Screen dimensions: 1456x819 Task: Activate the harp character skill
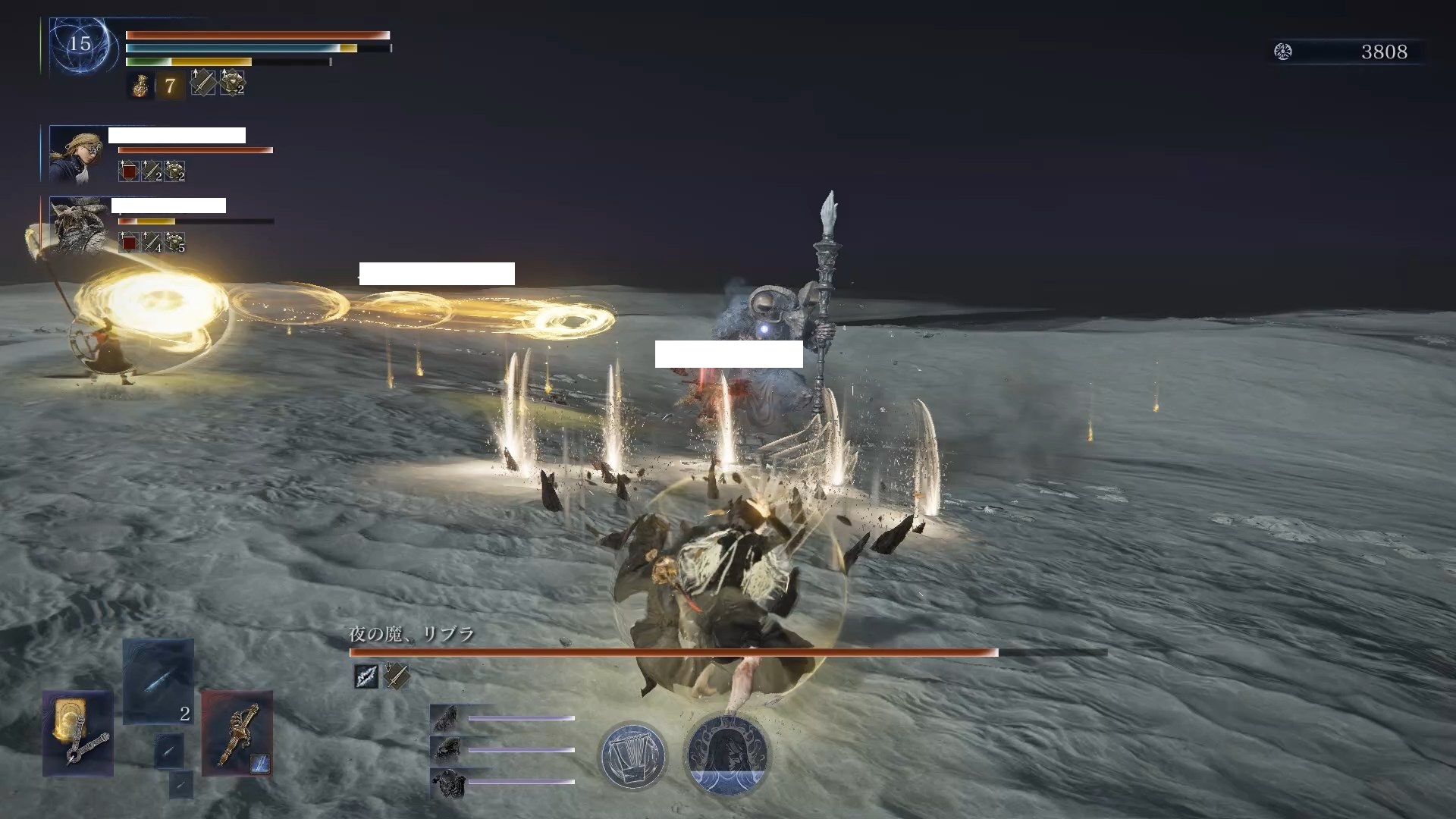632,755
